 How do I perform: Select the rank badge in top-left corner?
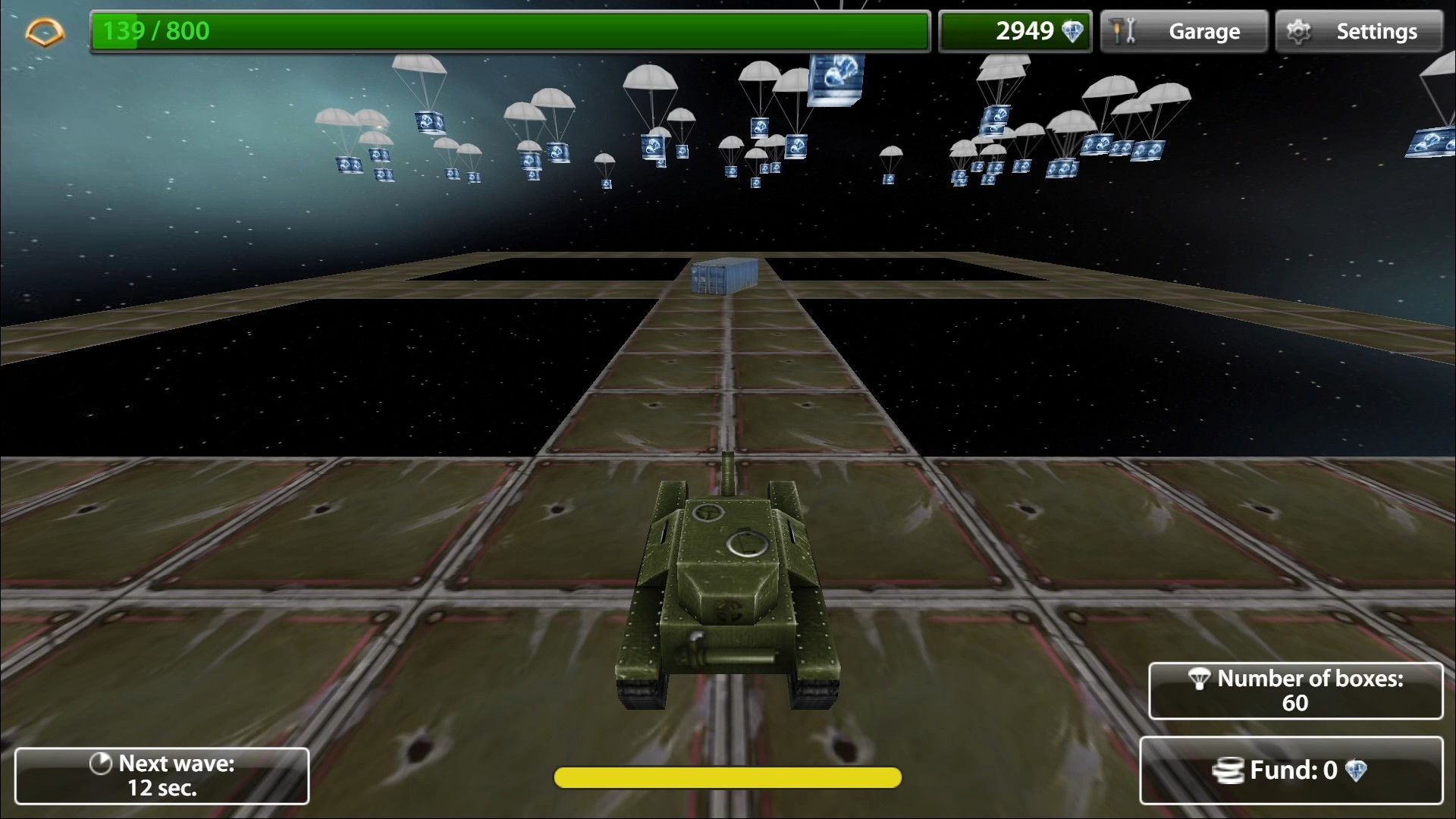click(x=44, y=31)
